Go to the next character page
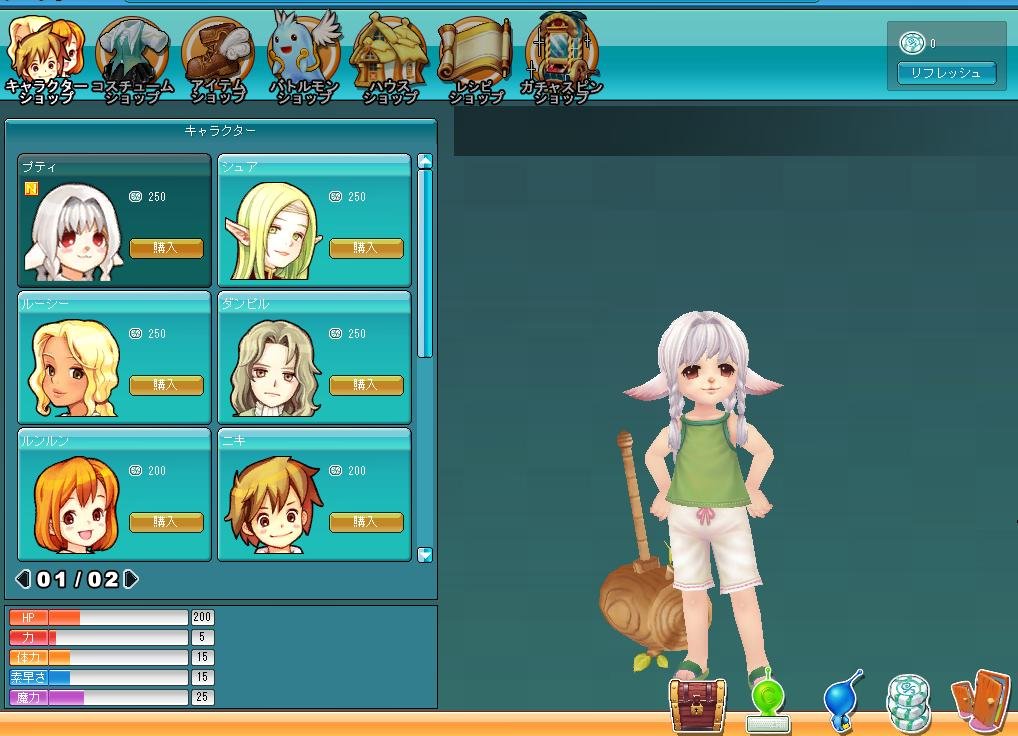 pos(131,579)
